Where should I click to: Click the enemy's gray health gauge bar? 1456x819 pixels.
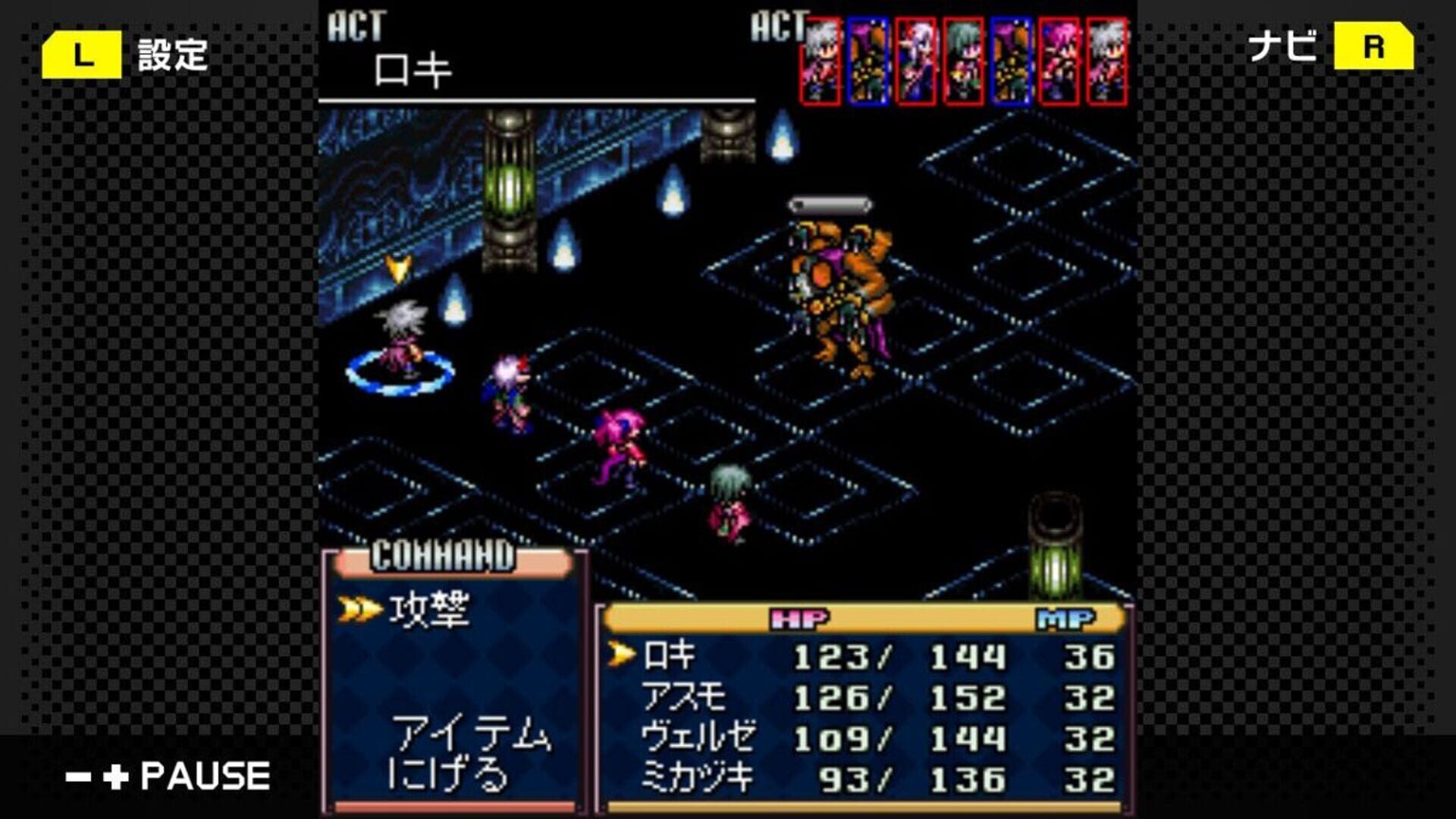coord(830,203)
